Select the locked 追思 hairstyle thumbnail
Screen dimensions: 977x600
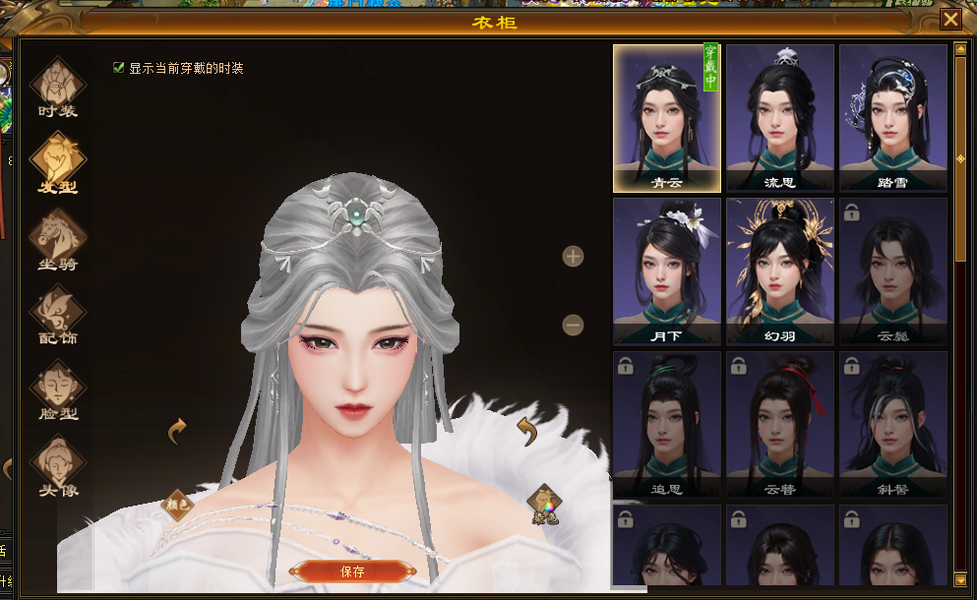pos(666,424)
